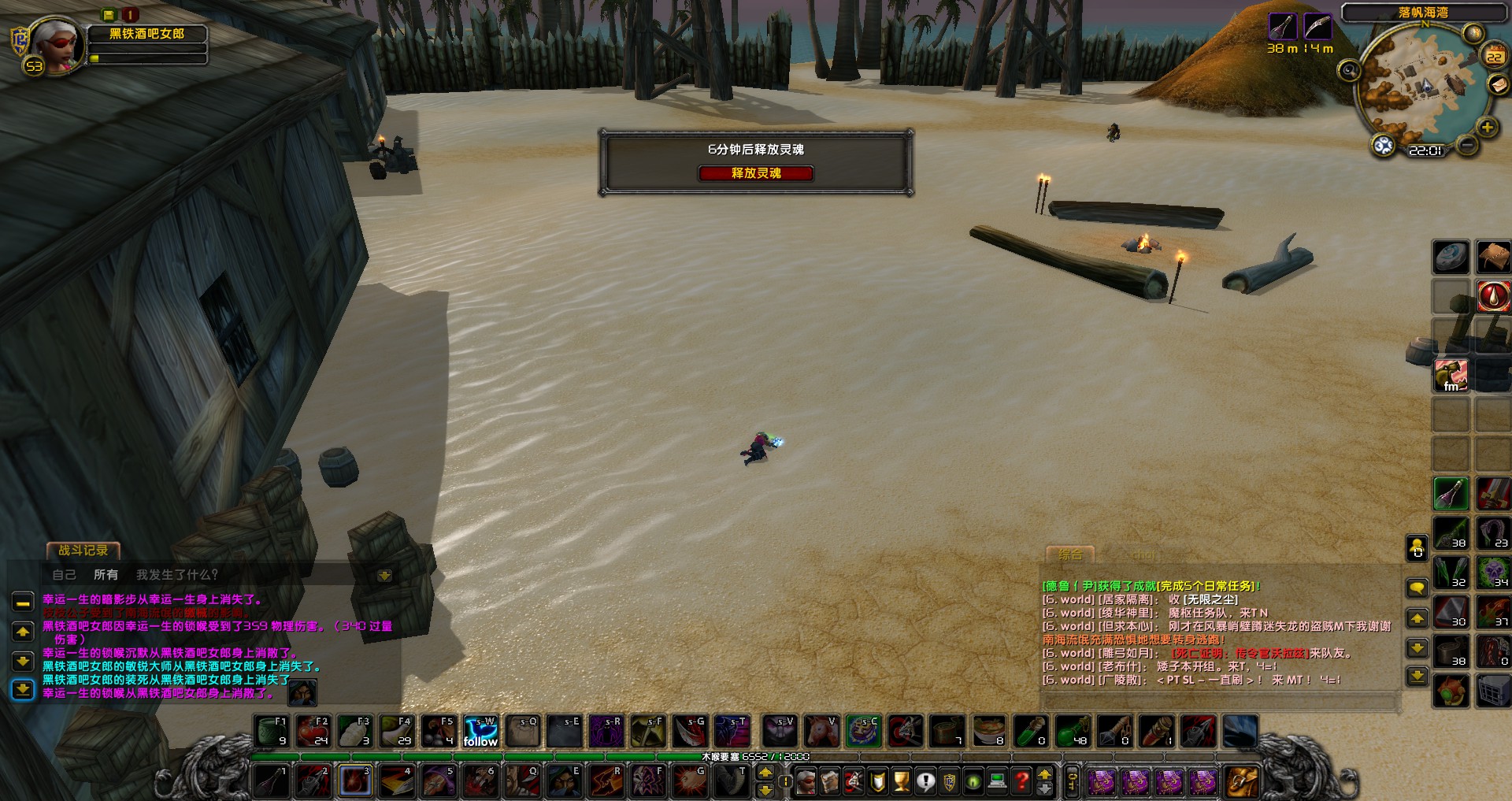Image resolution: width=1512 pixels, height=801 pixels.
Task: Activate the follow macro on the action bar
Action: tap(480, 732)
